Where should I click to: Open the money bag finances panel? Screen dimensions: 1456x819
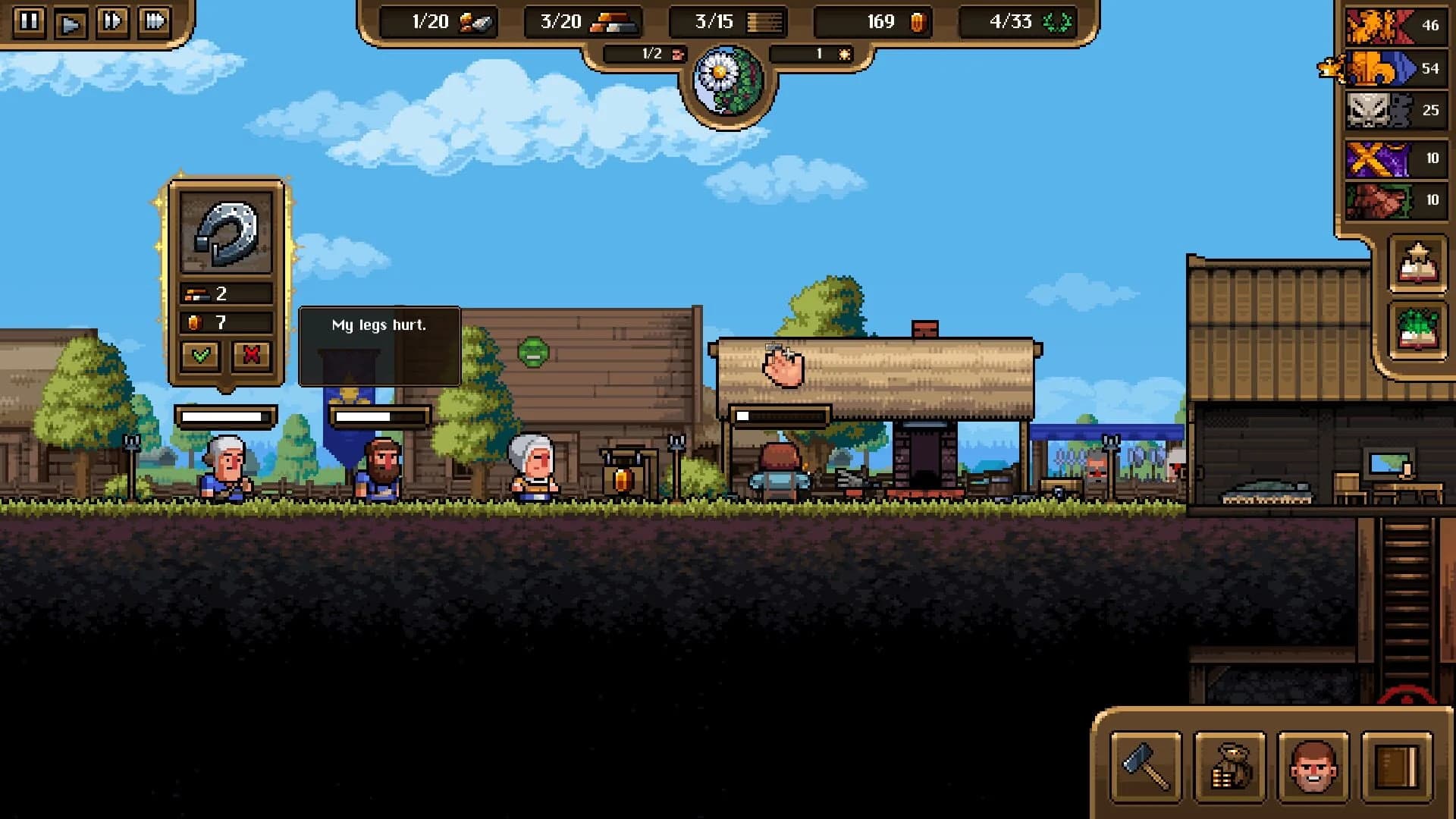coord(1228,768)
